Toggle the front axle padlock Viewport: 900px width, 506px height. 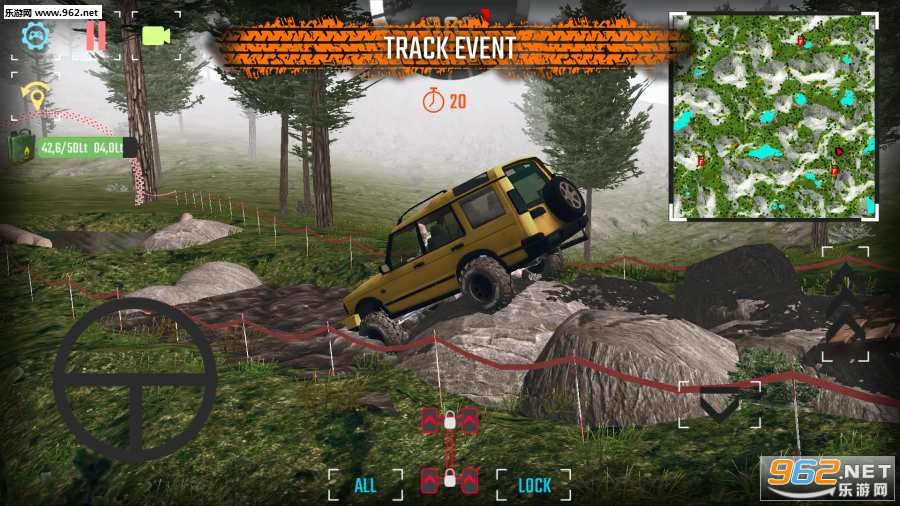[x=450, y=421]
